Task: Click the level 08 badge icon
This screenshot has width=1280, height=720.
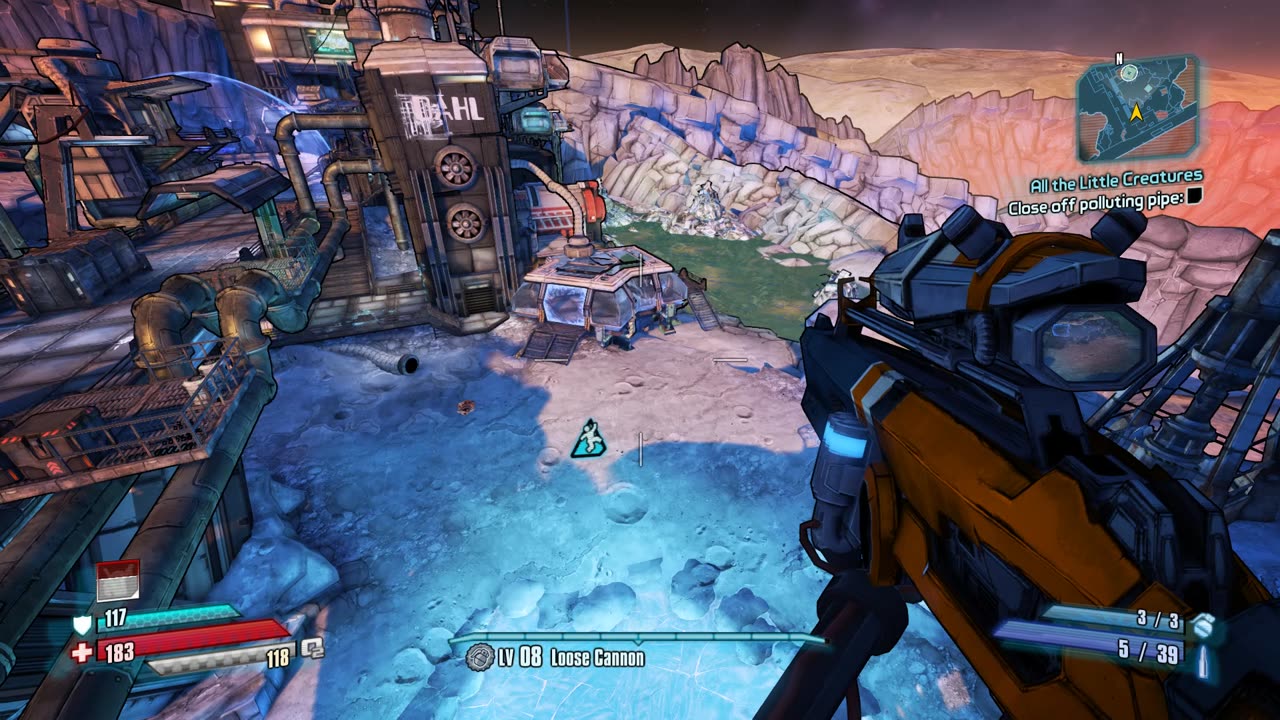Action: (480, 657)
